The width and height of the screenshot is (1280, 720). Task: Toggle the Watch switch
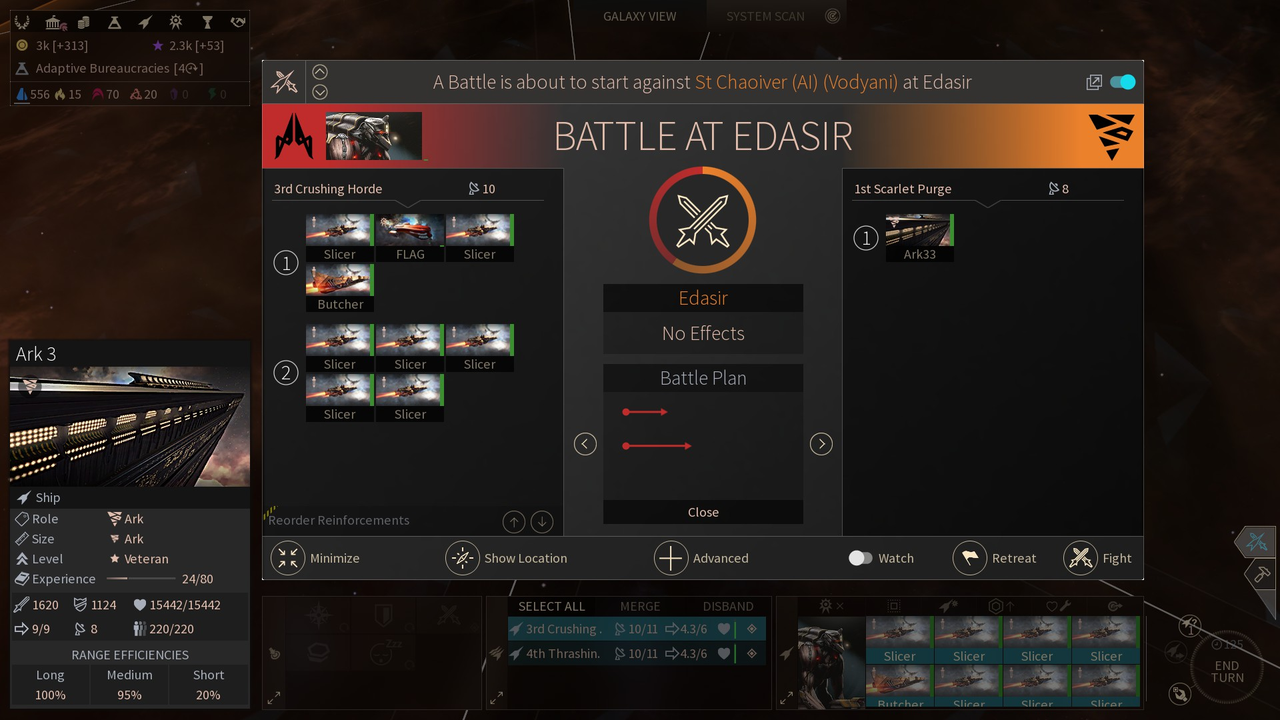(x=860, y=558)
